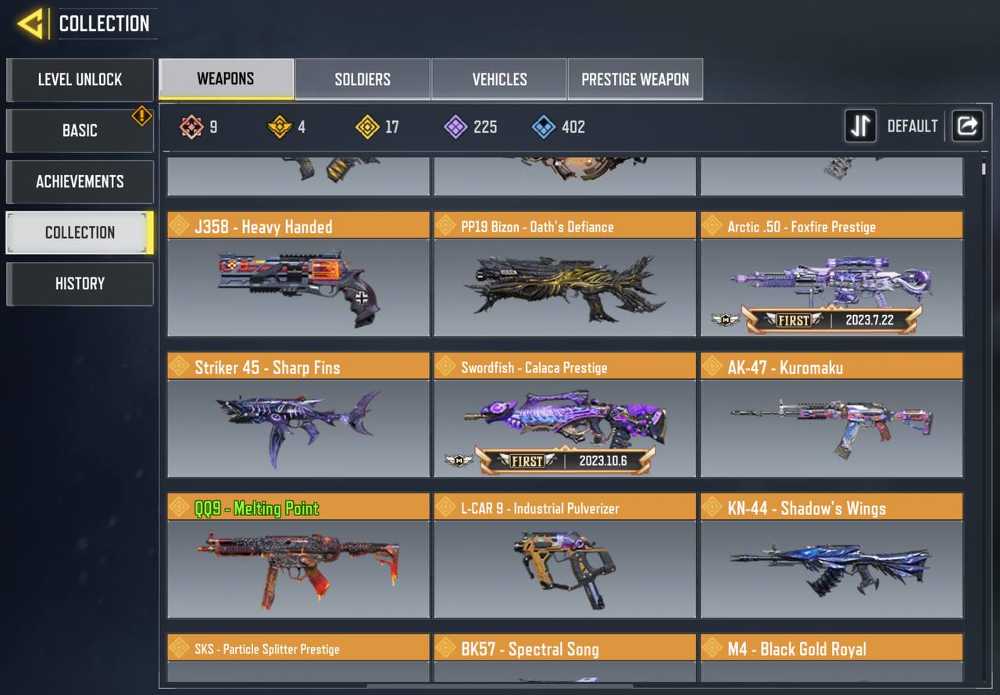Open the Level Unlock menu

pyautogui.click(x=80, y=80)
